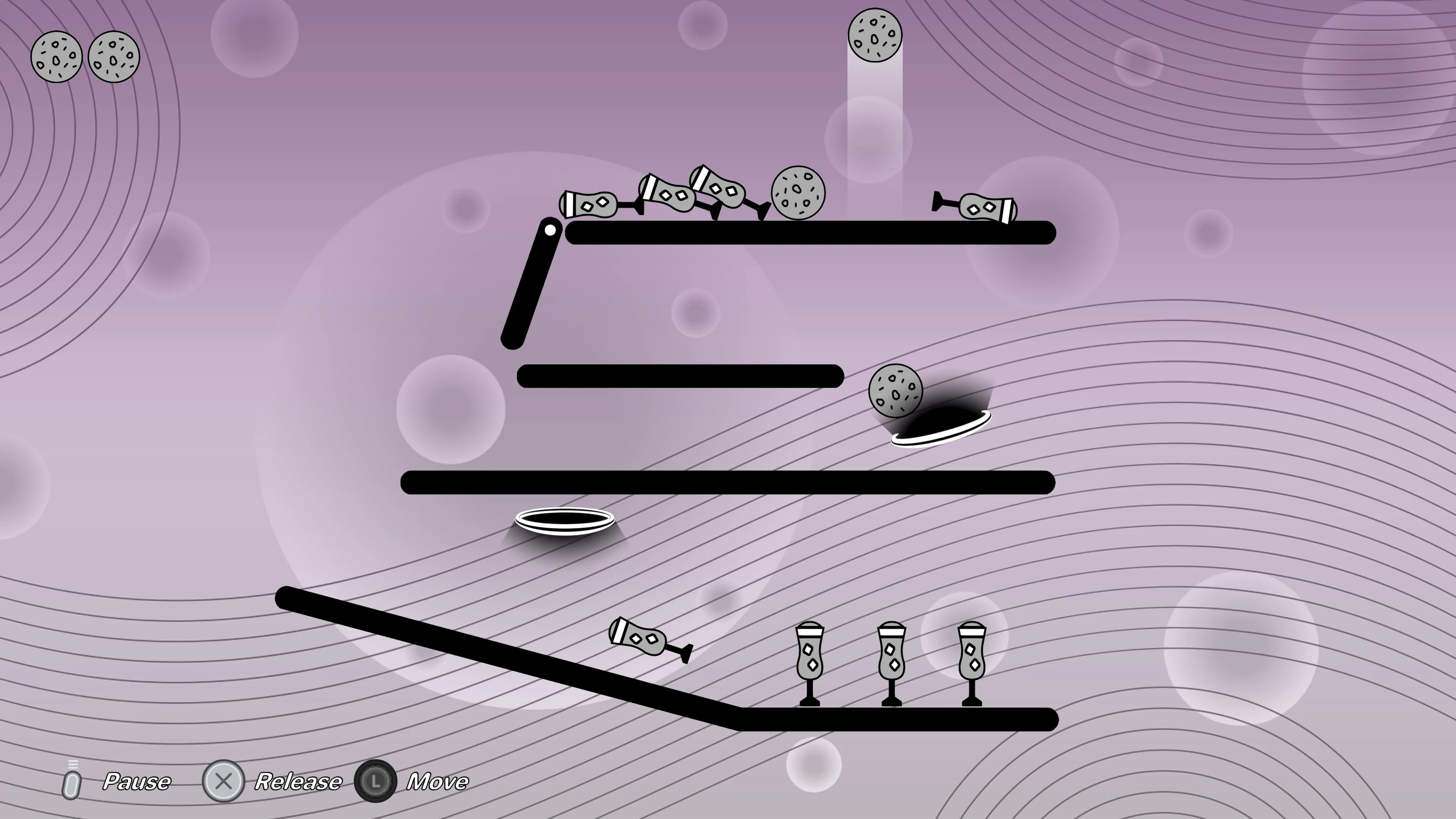Click the second cookie counter icon top-left
This screenshot has width=1456, height=819.
point(113,57)
